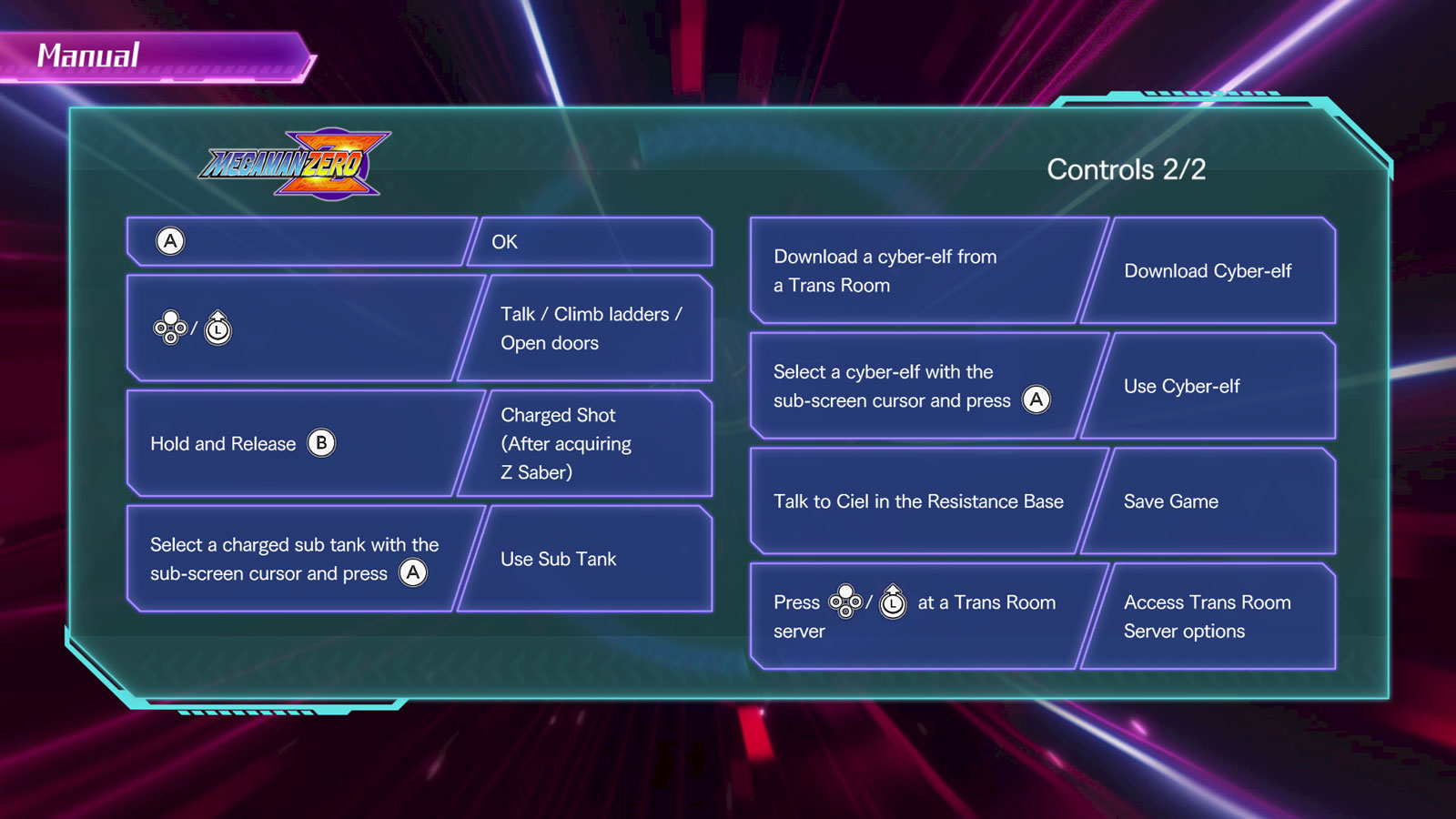
Task: Select the Access Trans Room Server options cell
Action: (x=1208, y=616)
